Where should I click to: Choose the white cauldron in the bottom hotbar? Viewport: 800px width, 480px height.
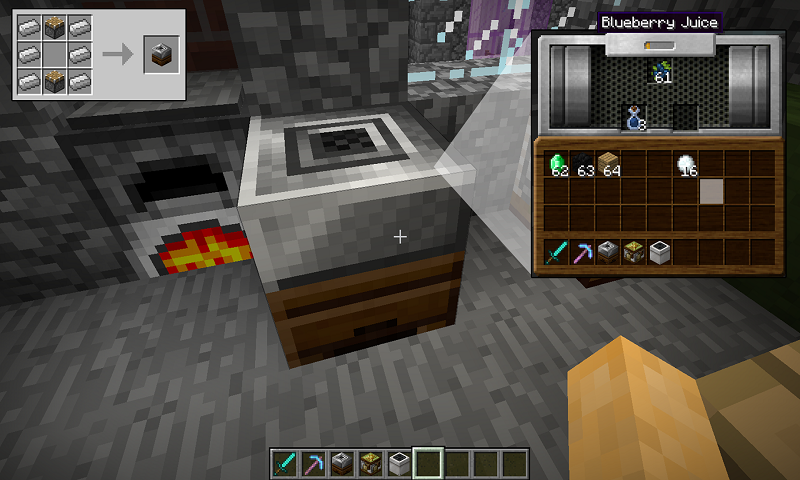tap(399, 462)
